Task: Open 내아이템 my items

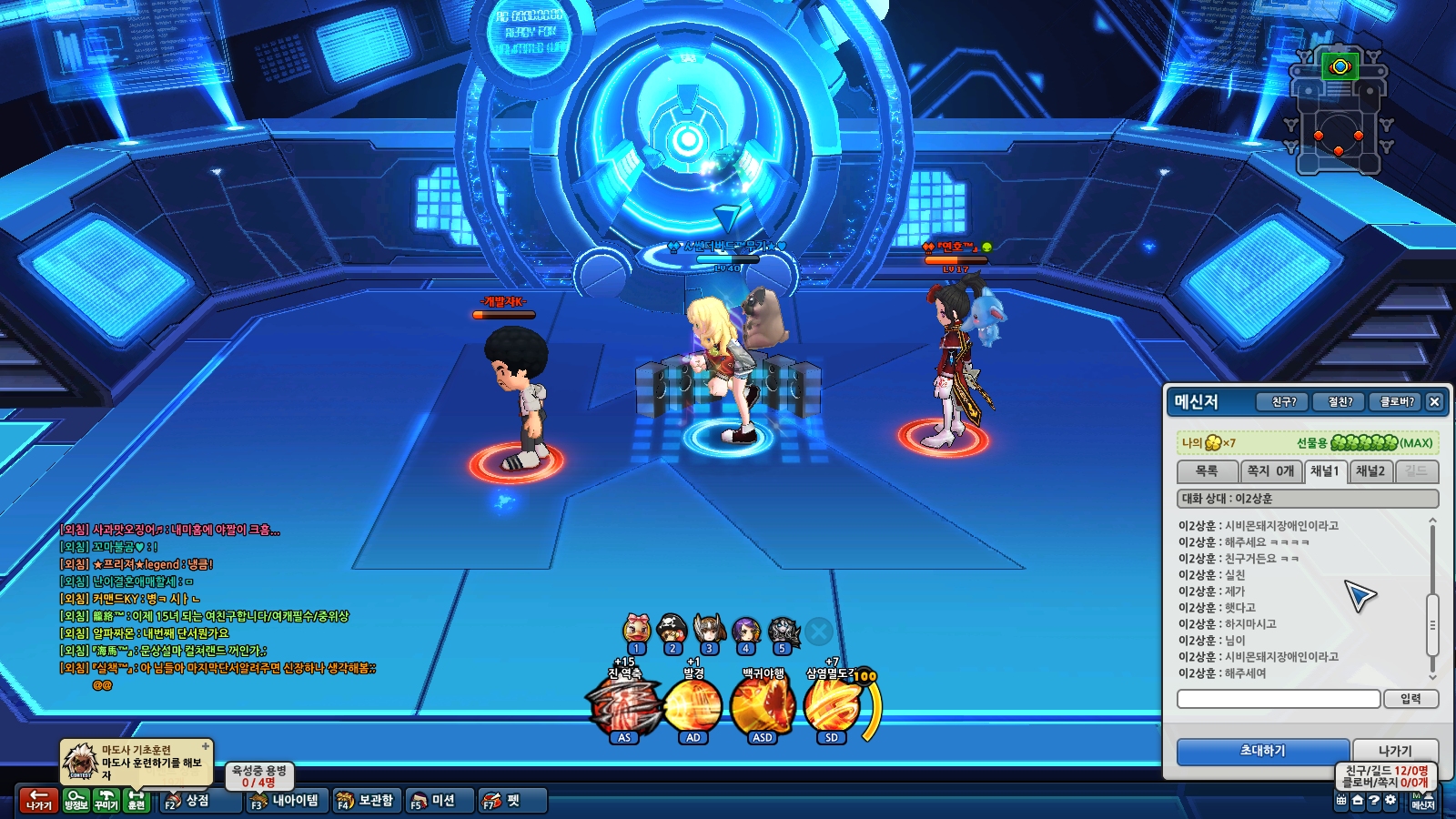Action: coord(286,801)
